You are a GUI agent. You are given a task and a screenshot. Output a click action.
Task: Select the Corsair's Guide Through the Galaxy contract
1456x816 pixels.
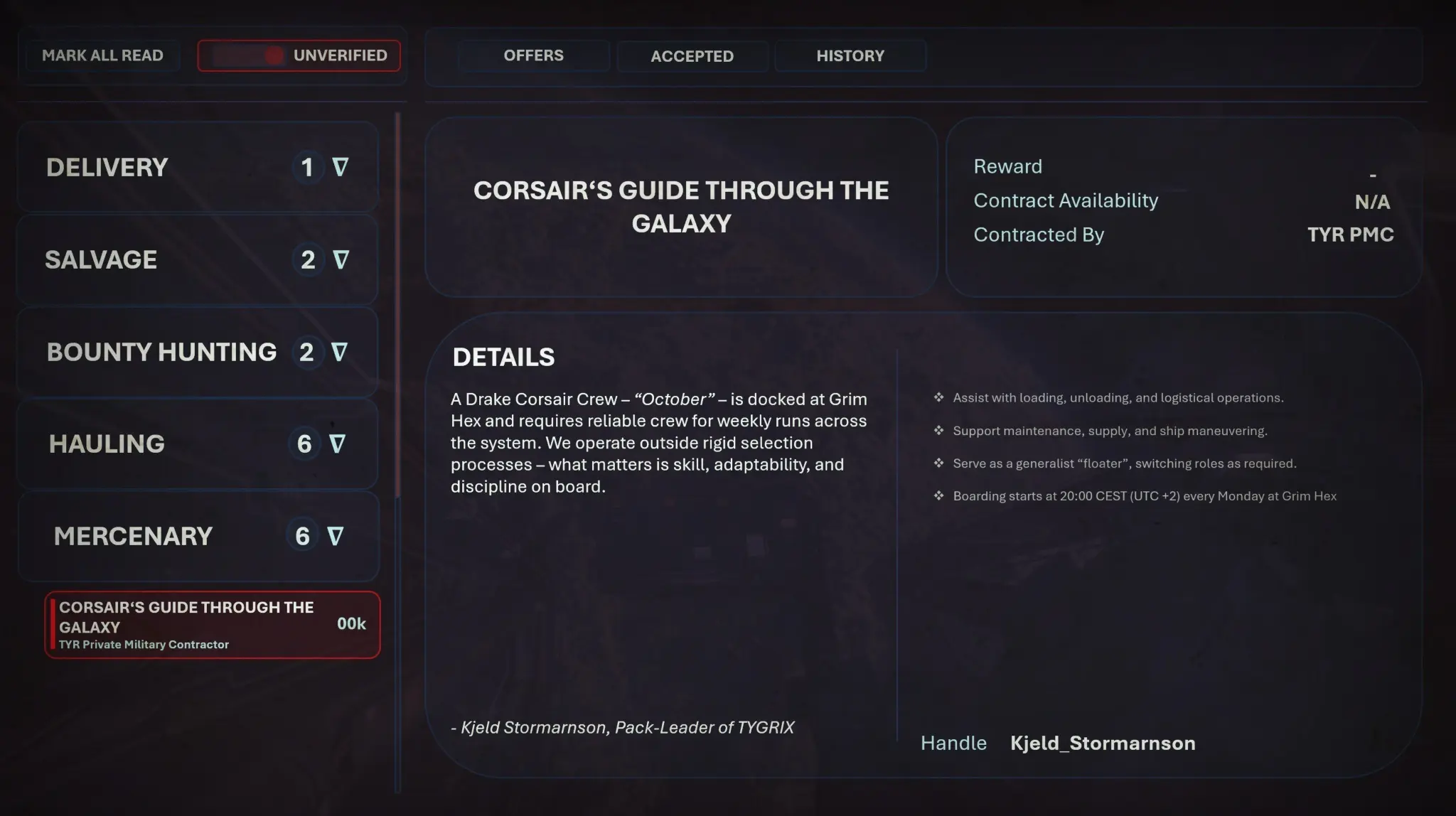(212, 625)
